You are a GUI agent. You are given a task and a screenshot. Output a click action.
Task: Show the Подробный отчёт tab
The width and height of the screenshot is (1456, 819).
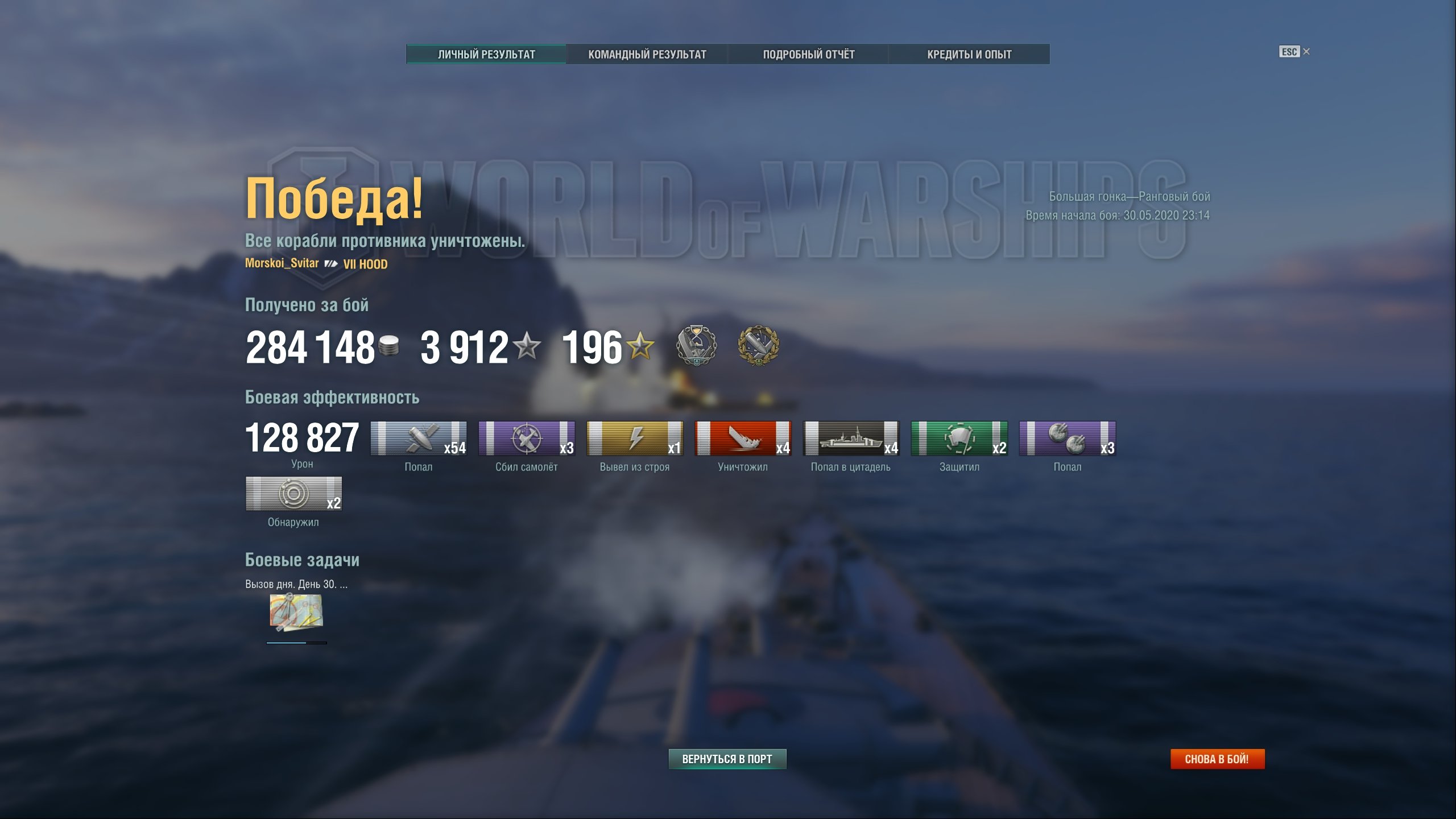(x=808, y=54)
